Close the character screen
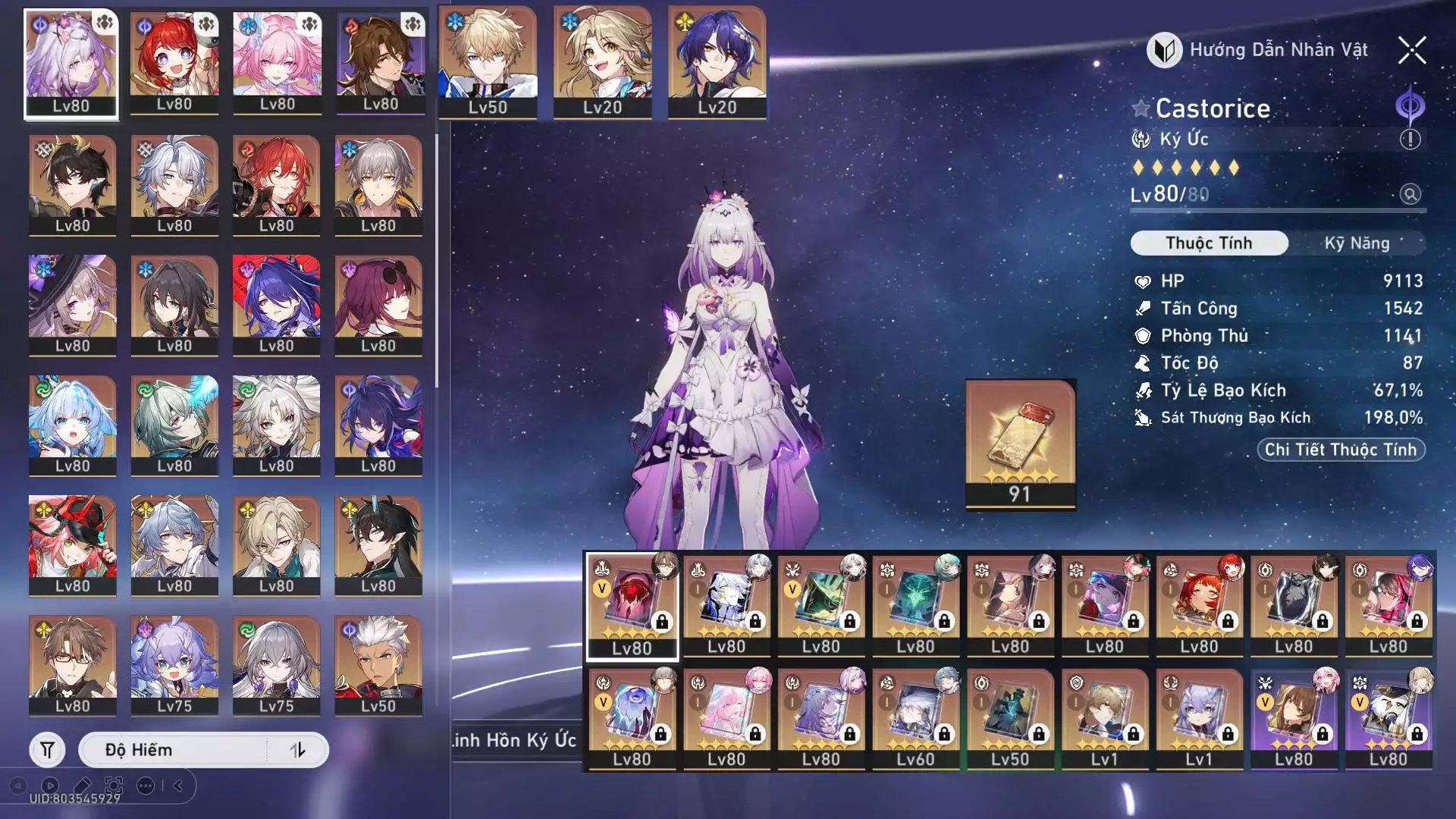Screen dimensions: 1456x819 coord(1411,51)
